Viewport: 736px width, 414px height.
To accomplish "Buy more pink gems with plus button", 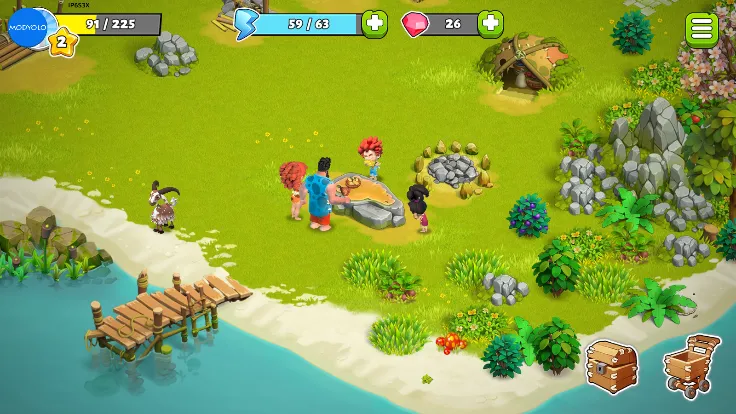I will pos(490,23).
